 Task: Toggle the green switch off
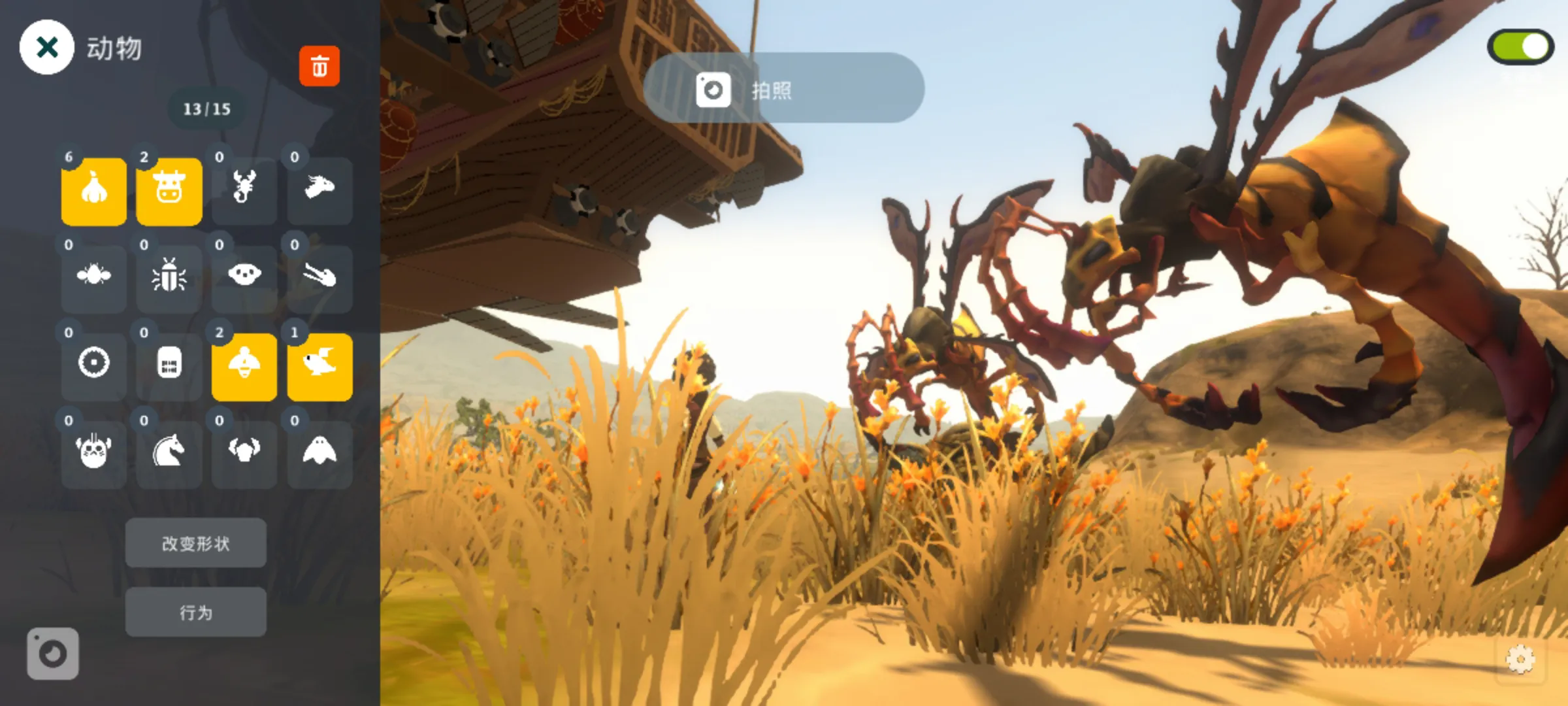(1520, 47)
